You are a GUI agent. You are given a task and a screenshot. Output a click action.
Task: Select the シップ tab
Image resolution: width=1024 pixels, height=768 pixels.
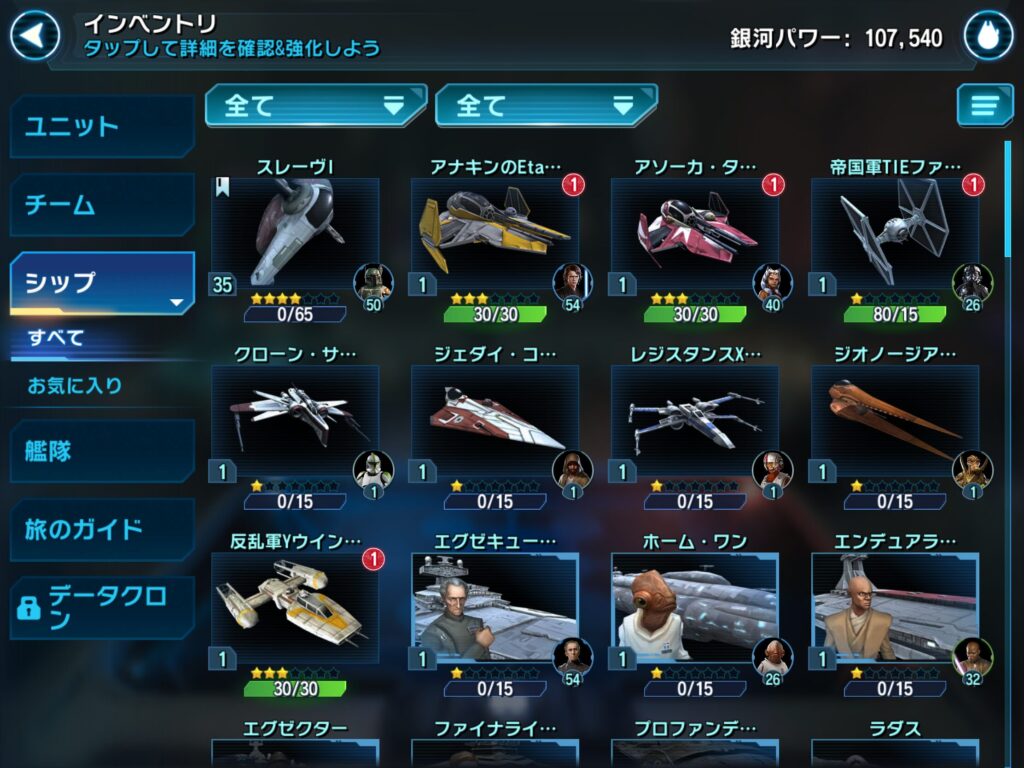(x=102, y=283)
